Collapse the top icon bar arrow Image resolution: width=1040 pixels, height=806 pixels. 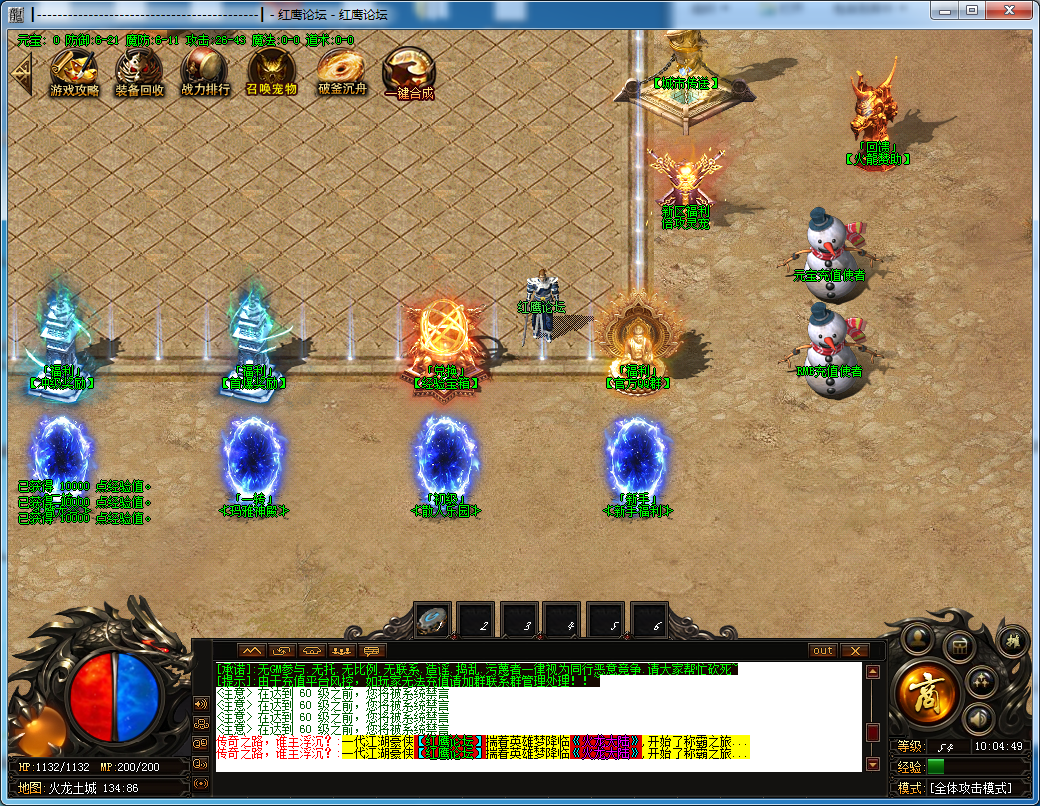(x=20, y=71)
